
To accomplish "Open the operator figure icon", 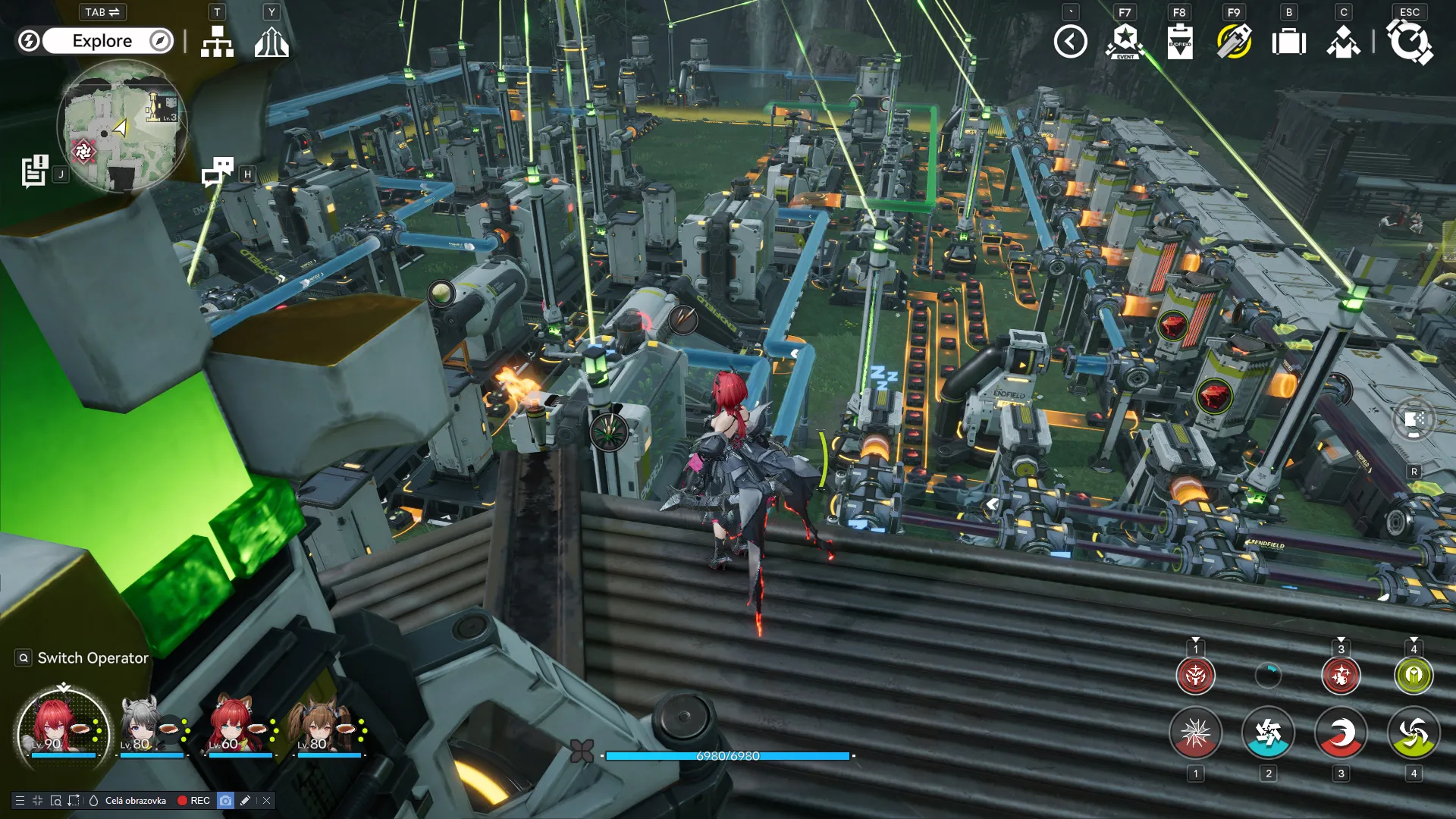I will pos(1343,42).
